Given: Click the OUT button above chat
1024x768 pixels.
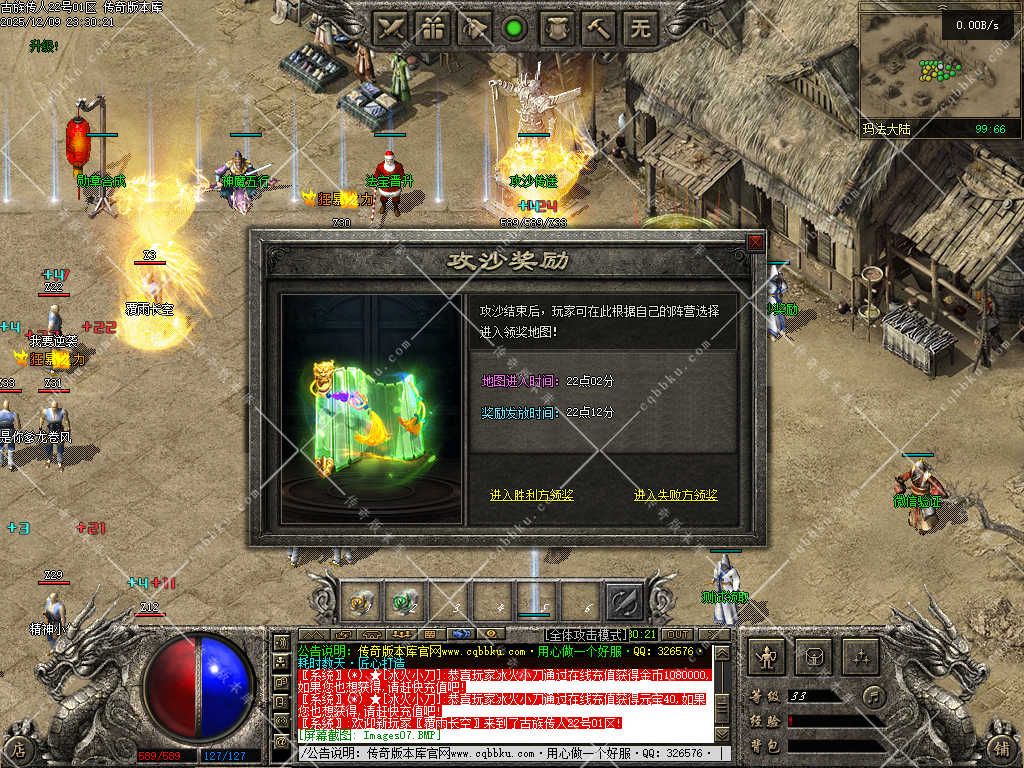Looking at the screenshot, I should [678, 634].
